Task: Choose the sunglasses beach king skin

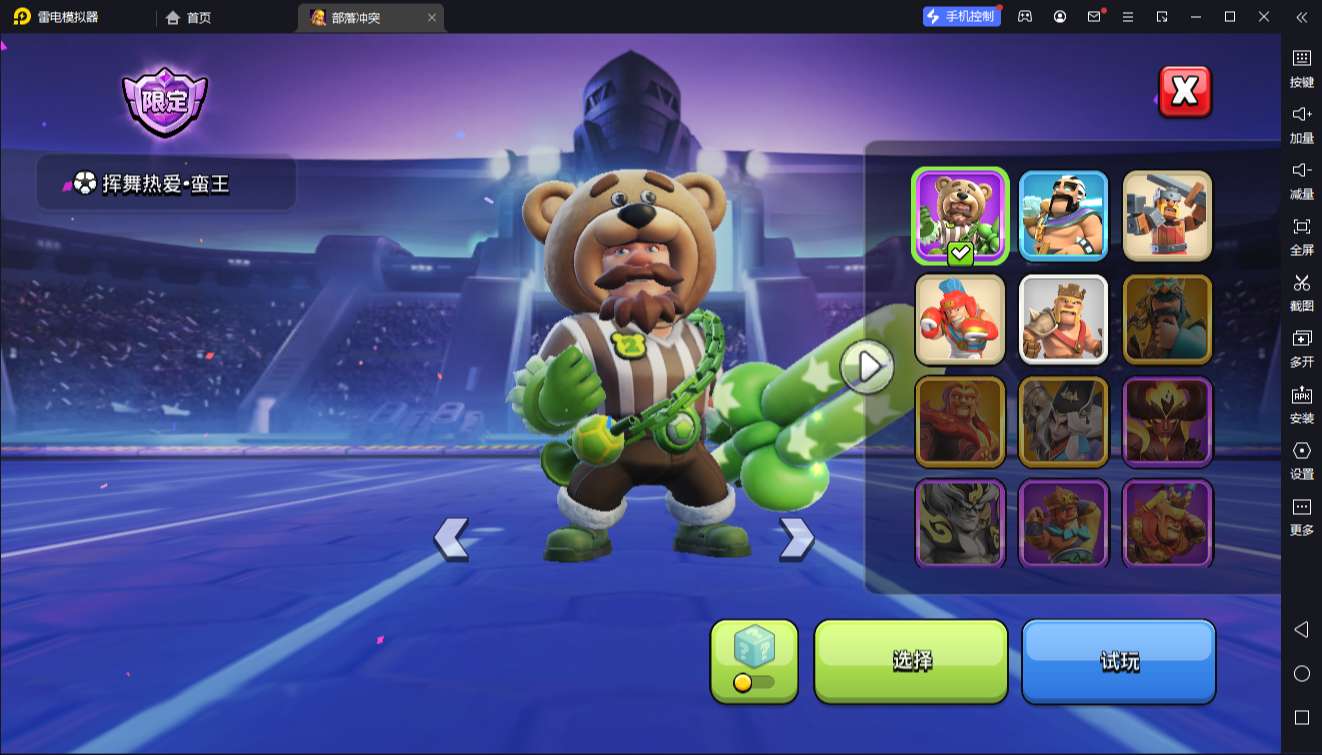Action: point(1064,216)
